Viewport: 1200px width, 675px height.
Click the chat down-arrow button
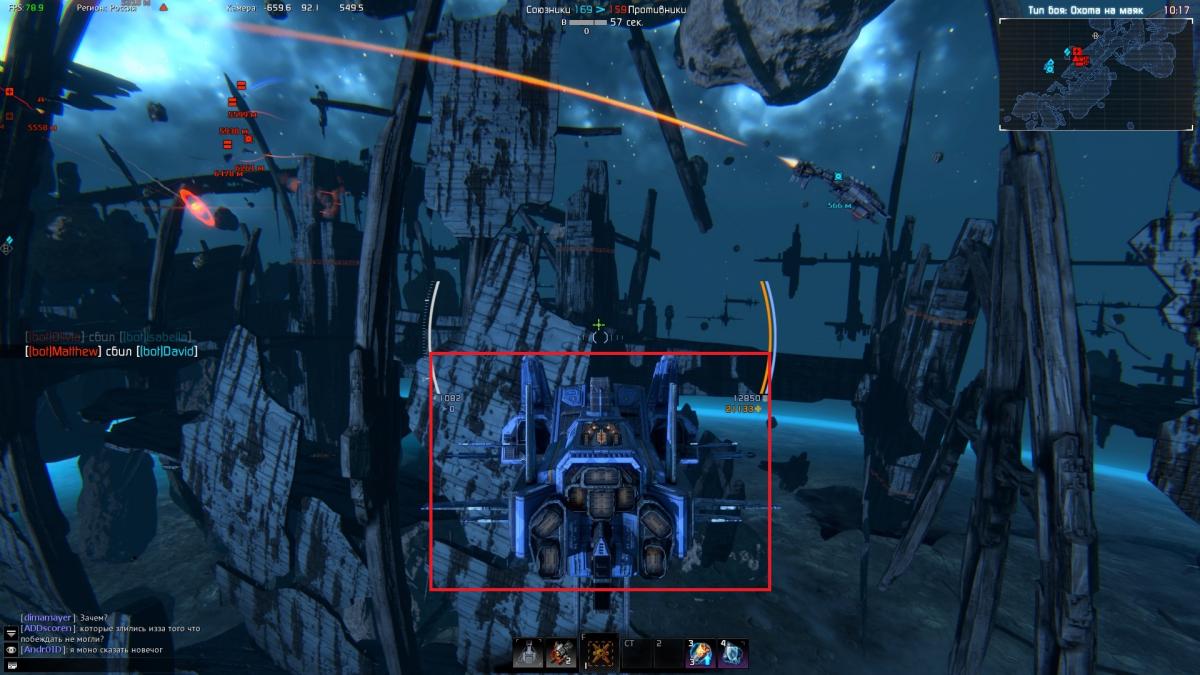[x=11, y=633]
